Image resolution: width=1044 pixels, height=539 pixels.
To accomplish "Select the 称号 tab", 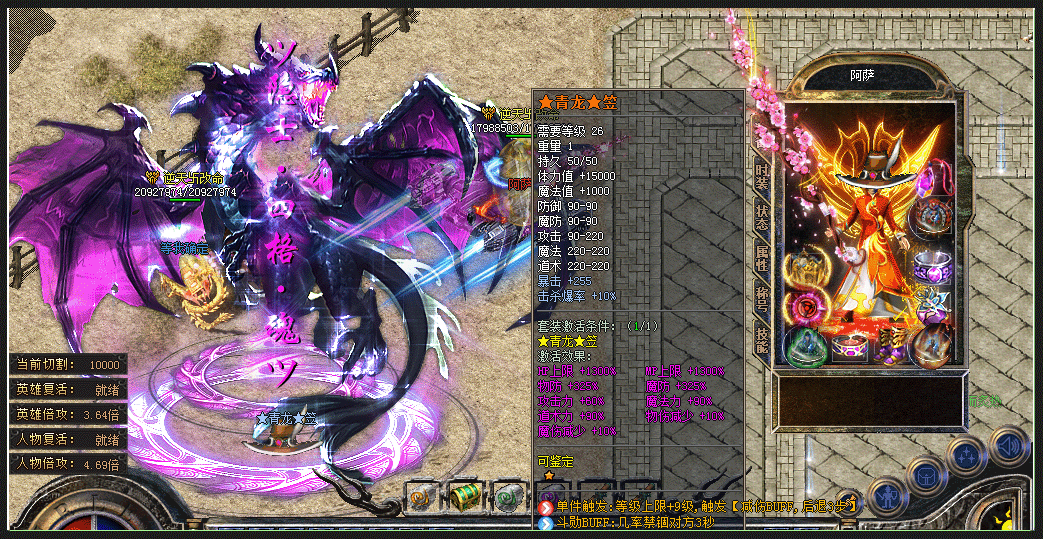I will pos(762,300).
